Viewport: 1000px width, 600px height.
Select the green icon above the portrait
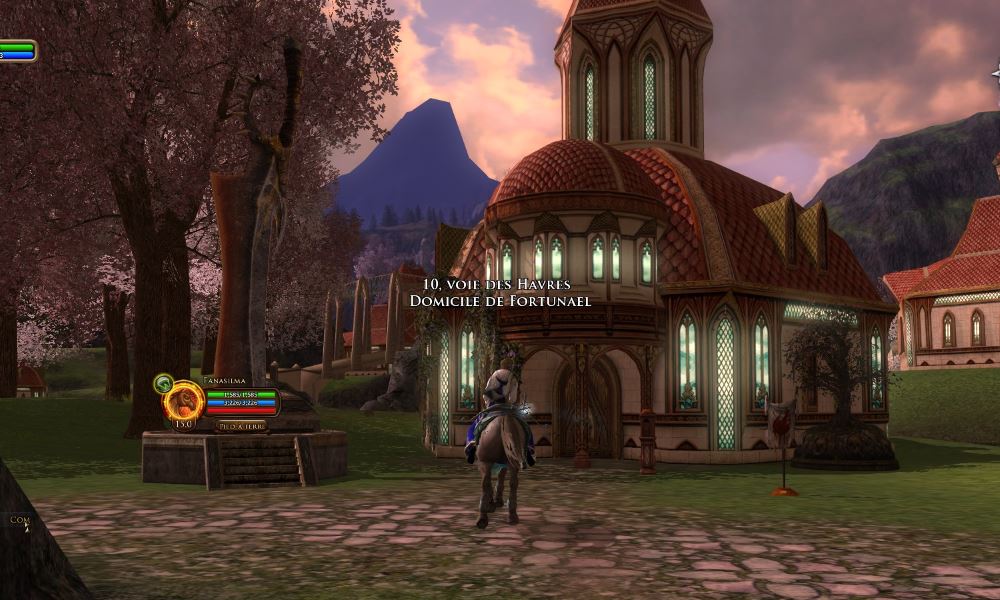click(163, 382)
